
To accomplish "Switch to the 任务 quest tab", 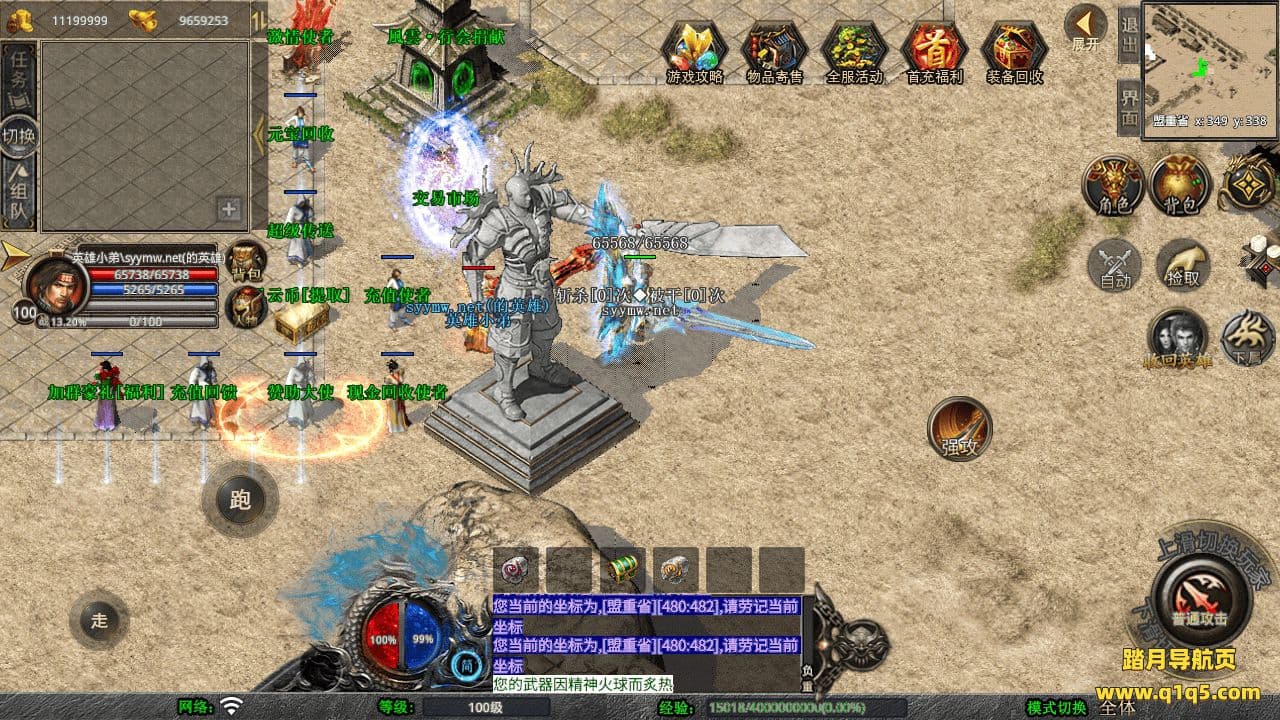I will pos(19,75).
